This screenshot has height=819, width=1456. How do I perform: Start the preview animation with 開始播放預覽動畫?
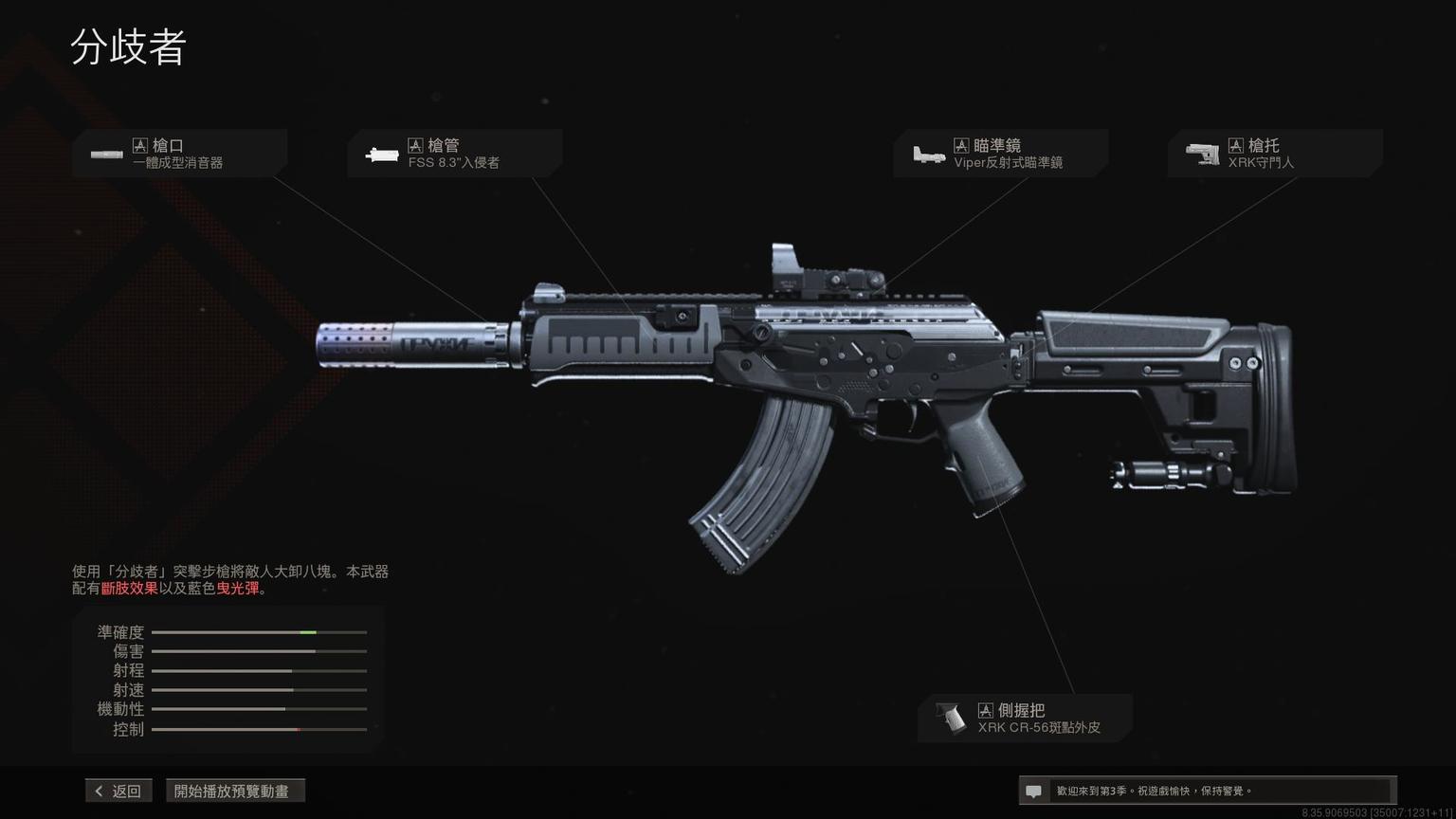[x=235, y=791]
